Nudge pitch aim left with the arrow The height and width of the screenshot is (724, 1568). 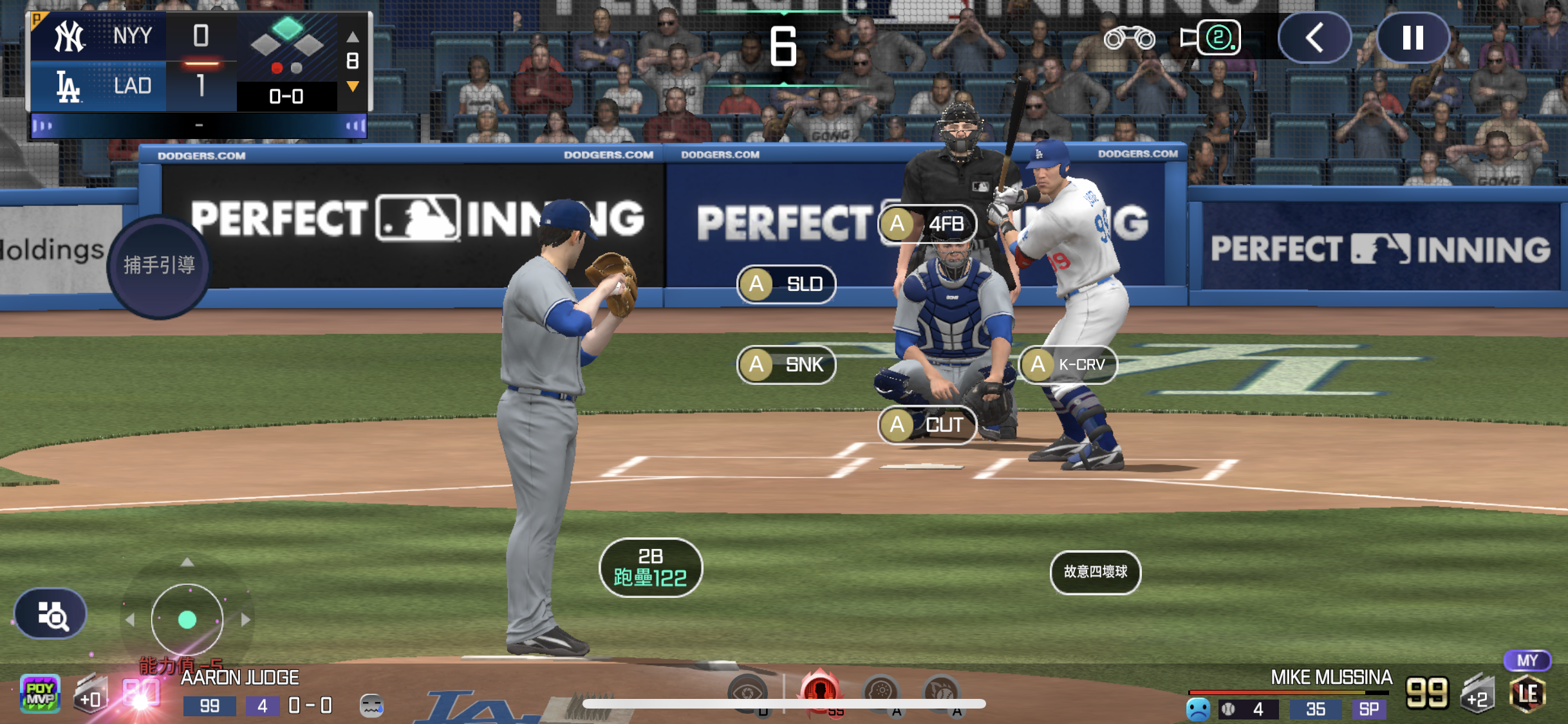tap(130, 620)
